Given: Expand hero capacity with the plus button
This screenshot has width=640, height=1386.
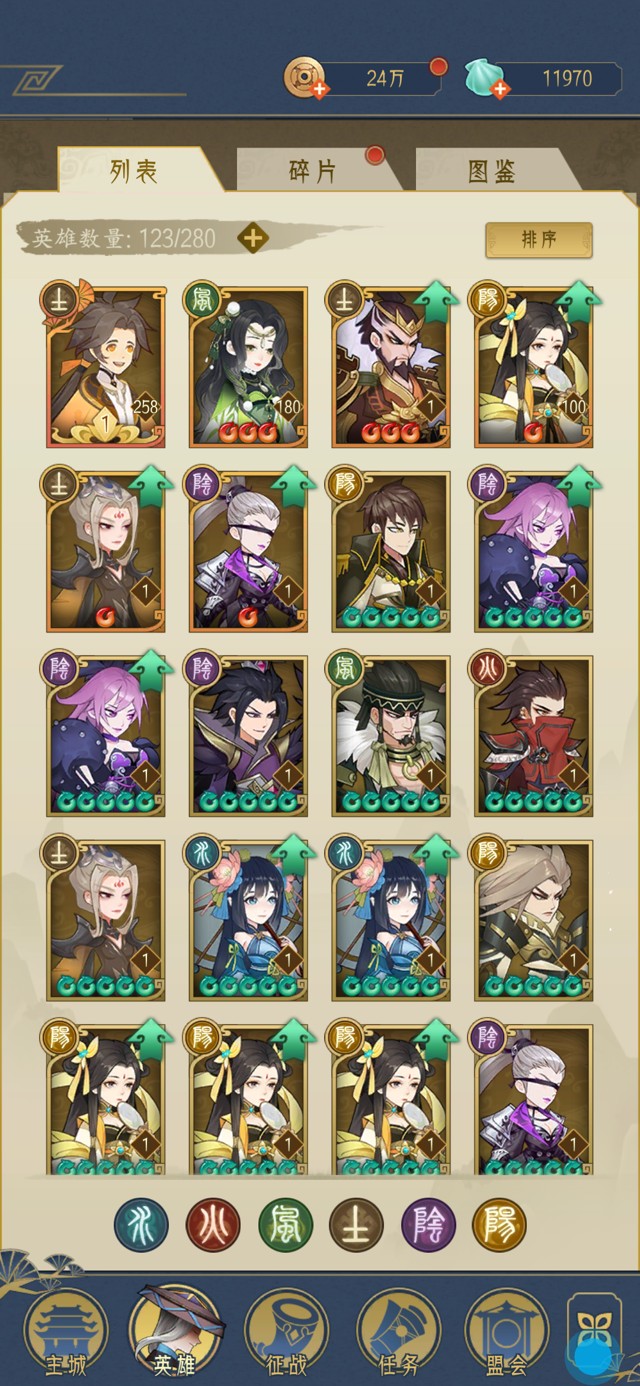Looking at the screenshot, I should click(x=253, y=238).
